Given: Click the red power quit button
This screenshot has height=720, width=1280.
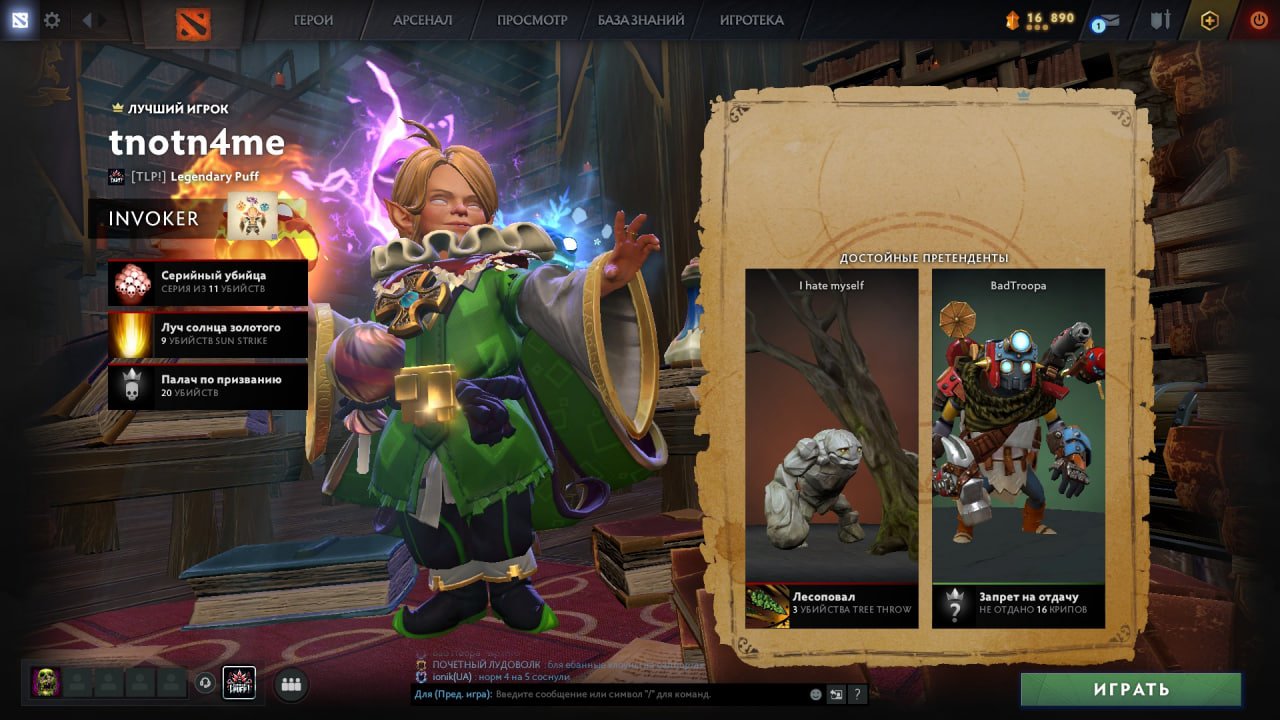Looking at the screenshot, I should pos(1258,20).
